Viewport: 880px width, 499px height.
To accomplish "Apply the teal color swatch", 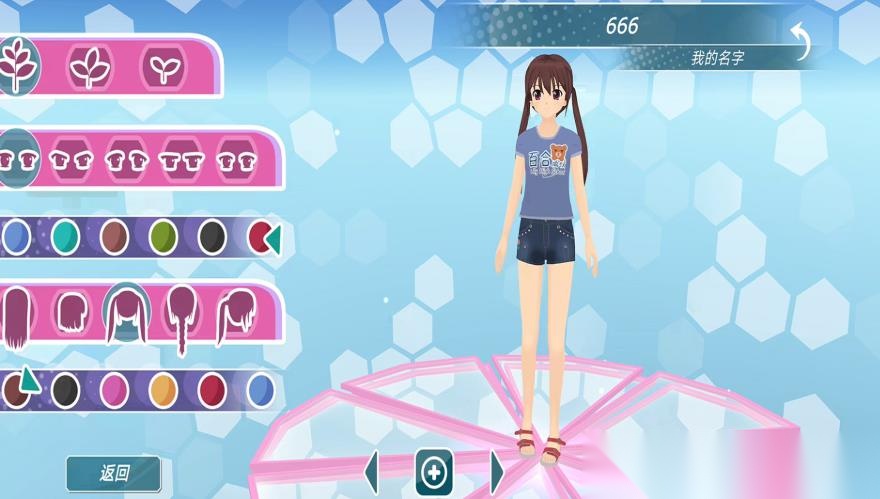I will [x=65, y=237].
